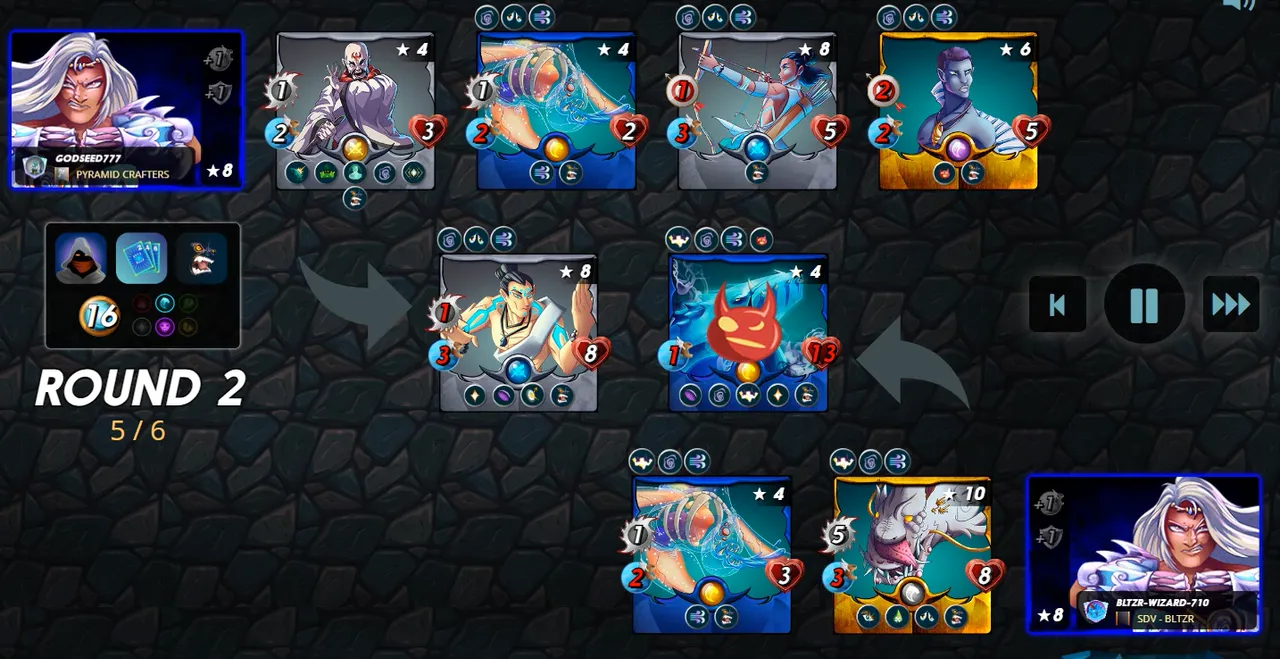Image resolution: width=1280 pixels, height=659 pixels.
Task: Inspect the front-line martial artist card
Action: click(x=518, y=332)
